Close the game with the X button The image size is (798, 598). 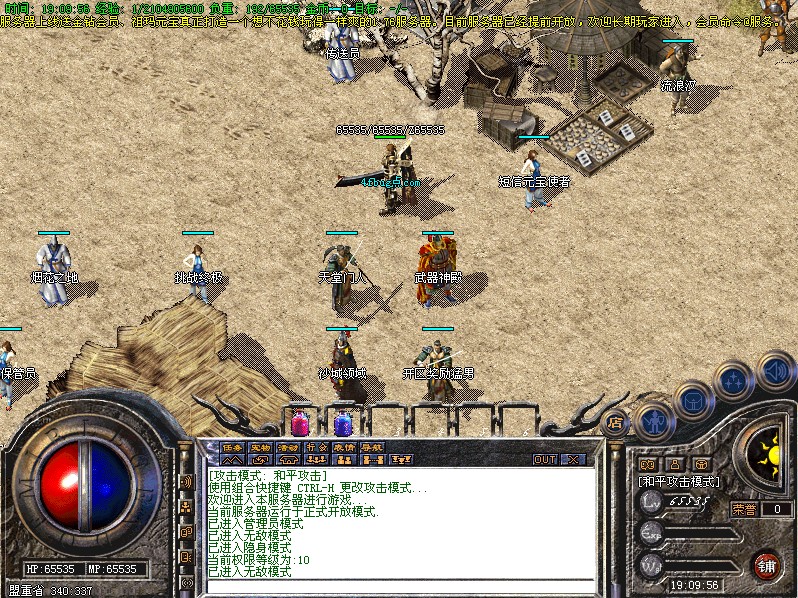coord(573,460)
